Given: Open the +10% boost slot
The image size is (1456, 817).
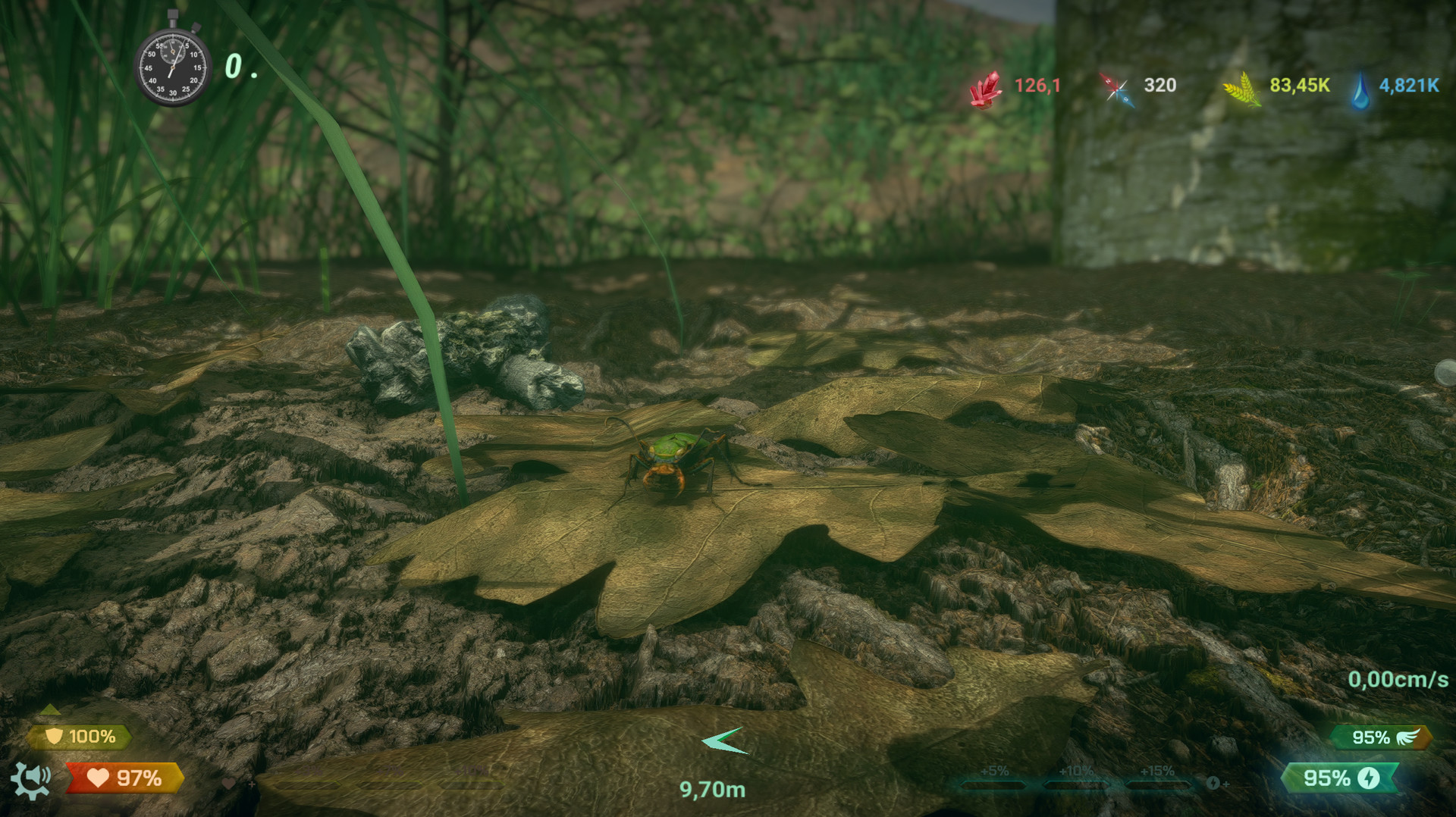Looking at the screenshot, I should [x=1078, y=782].
